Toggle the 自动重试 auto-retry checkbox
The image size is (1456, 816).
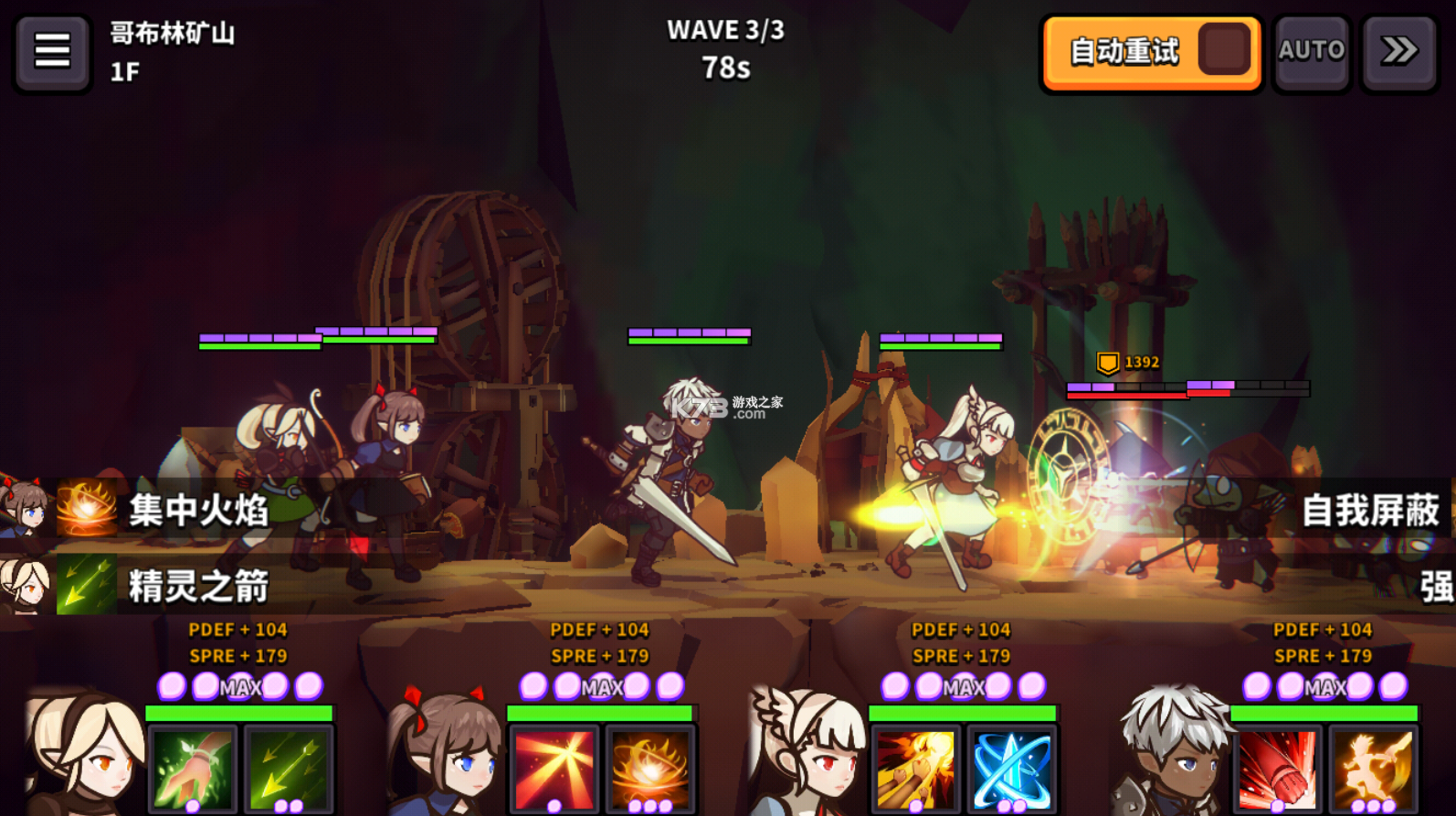[x=1223, y=51]
